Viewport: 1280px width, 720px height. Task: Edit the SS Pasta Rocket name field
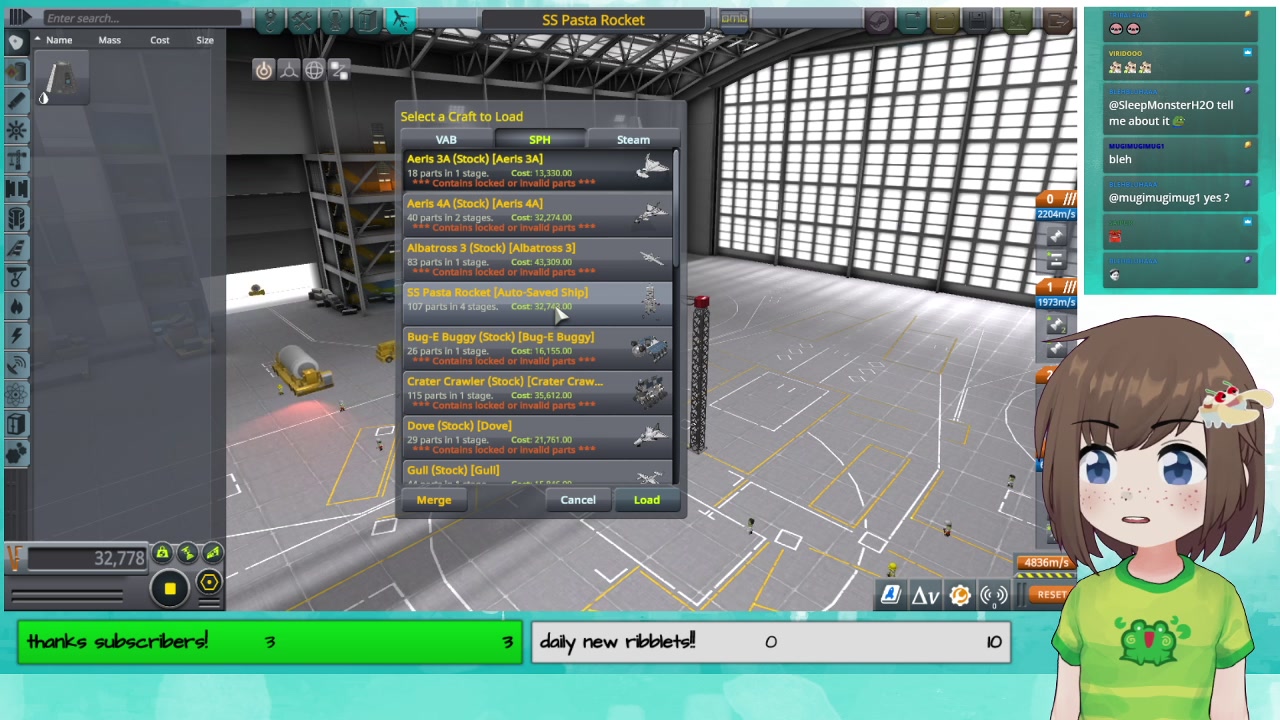point(593,20)
